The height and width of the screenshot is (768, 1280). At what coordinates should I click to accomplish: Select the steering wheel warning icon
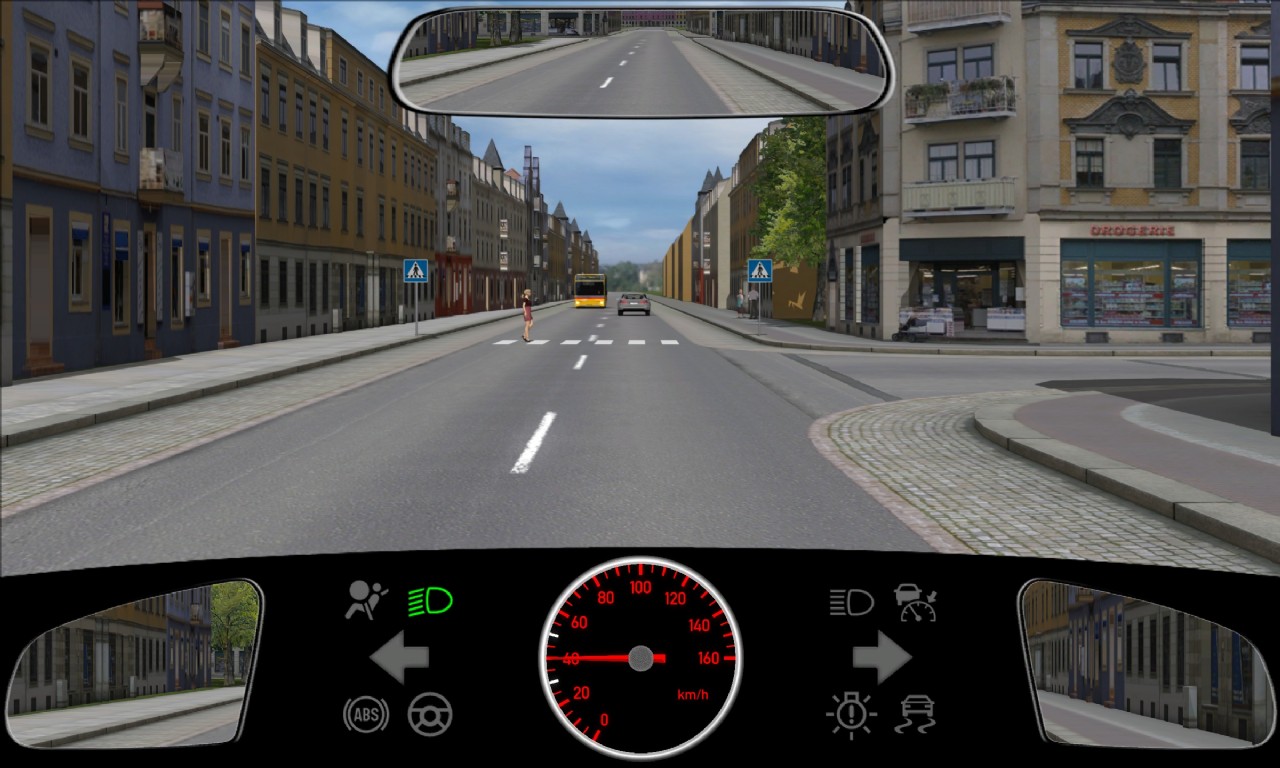(430, 714)
